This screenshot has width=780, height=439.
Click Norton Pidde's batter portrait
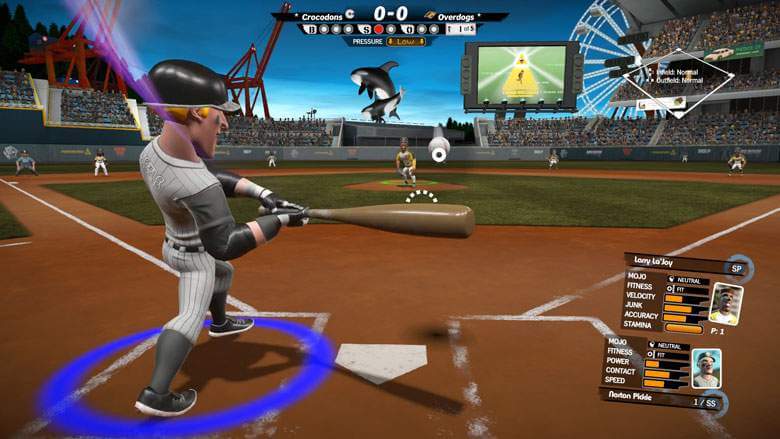click(706, 368)
